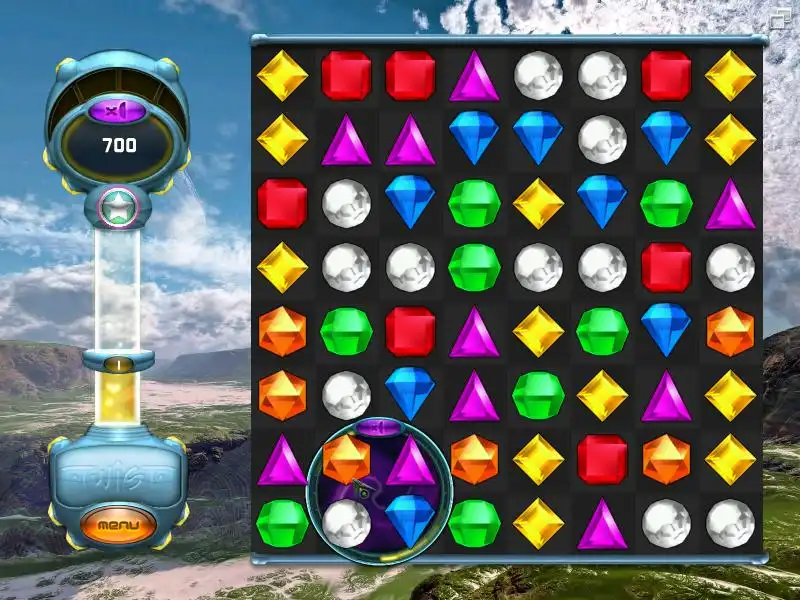
Task: Pick the red gem between yellow and orange gems
Action: 602,459
